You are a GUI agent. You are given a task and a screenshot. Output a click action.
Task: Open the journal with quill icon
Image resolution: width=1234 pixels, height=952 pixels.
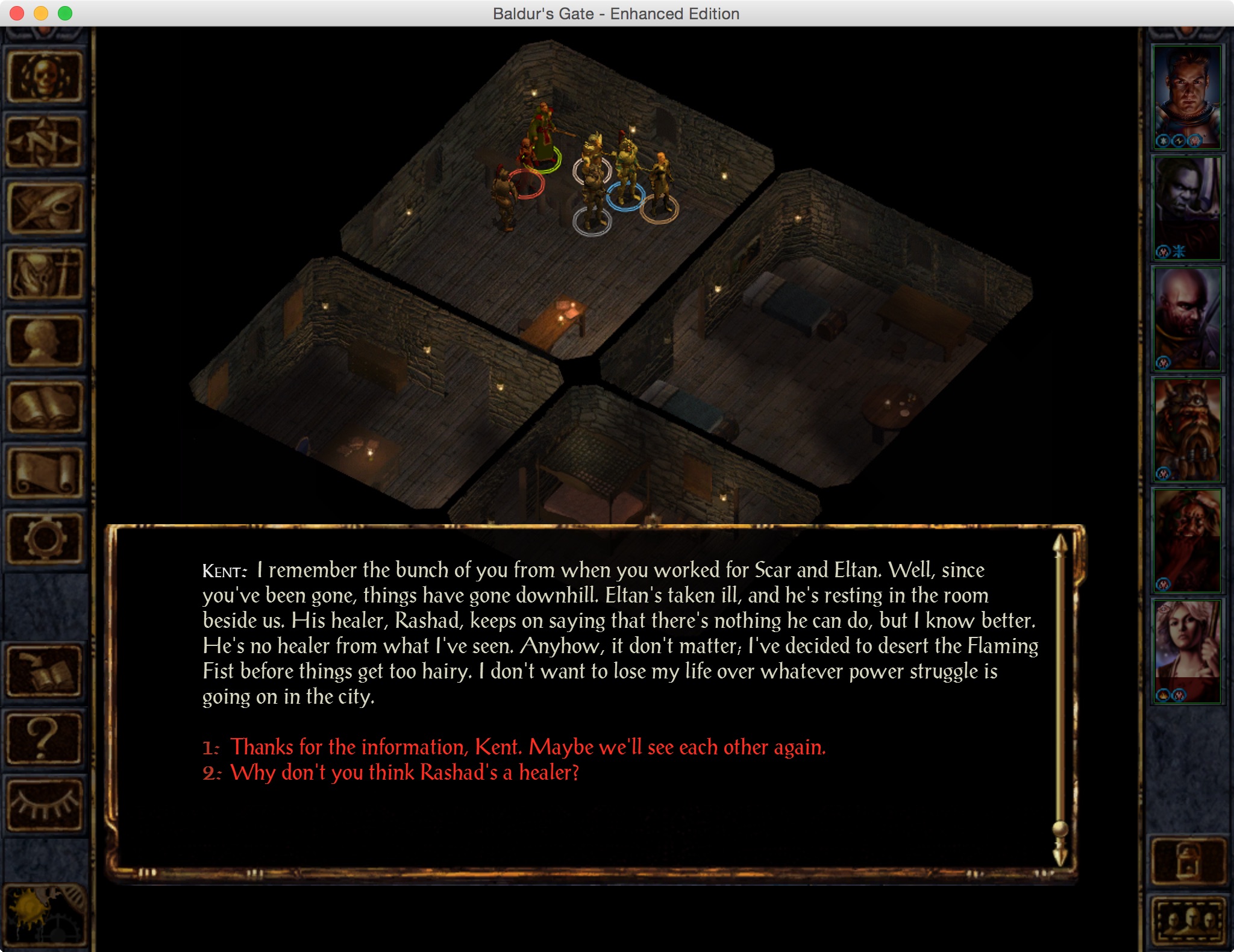coord(44,208)
